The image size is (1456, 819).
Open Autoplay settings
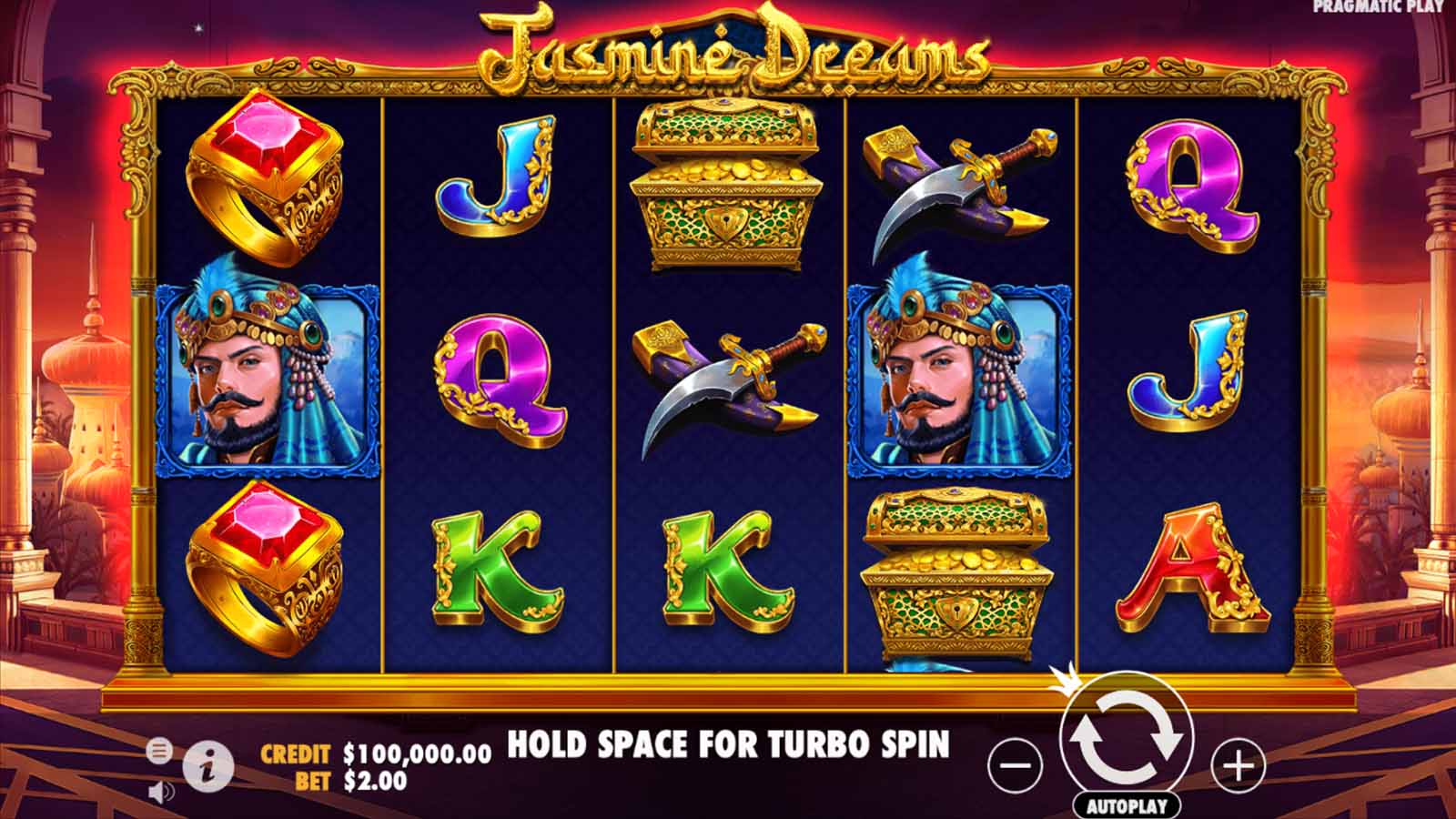click(1127, 804)
